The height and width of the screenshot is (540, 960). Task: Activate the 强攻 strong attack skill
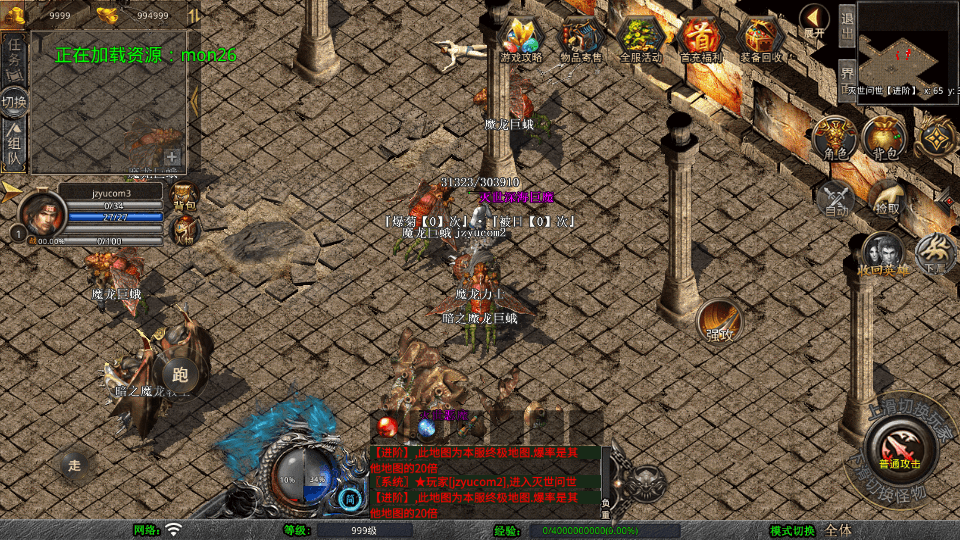coord(719,320)
